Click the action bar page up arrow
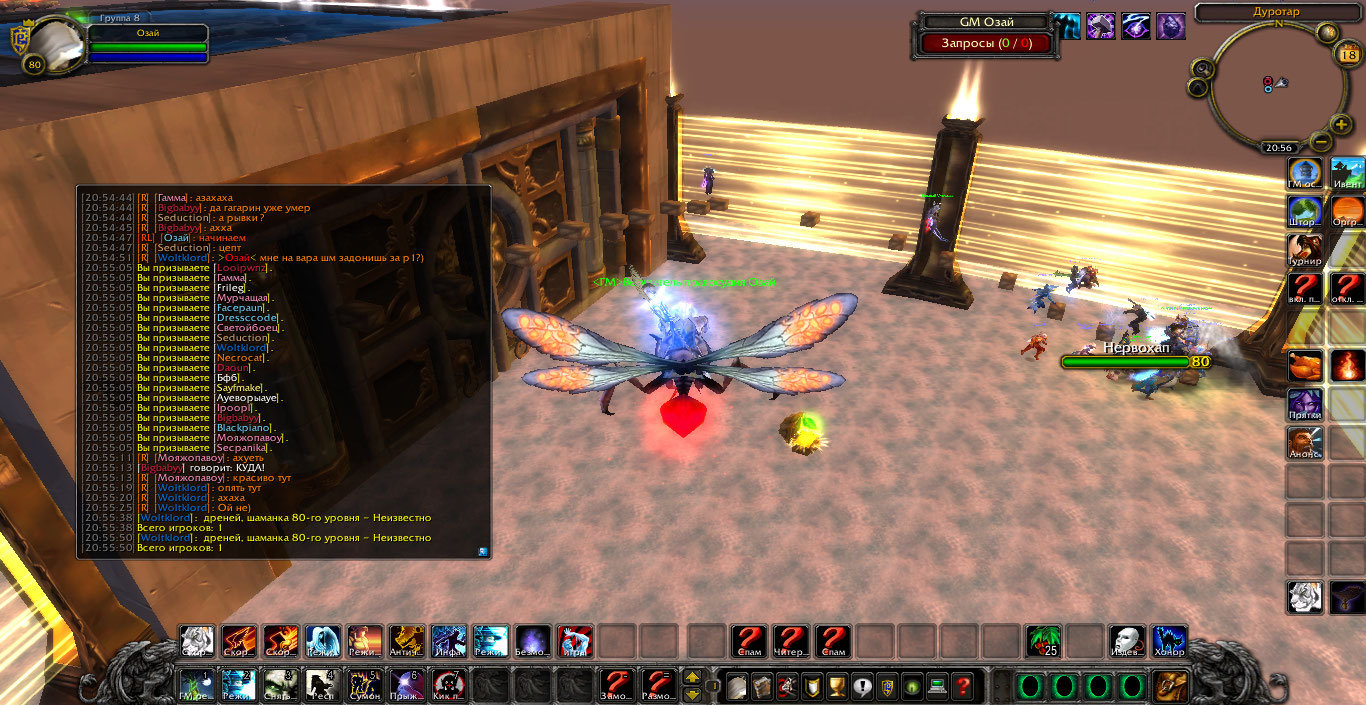The image size is (1366, 705). [x=691, y=677]
